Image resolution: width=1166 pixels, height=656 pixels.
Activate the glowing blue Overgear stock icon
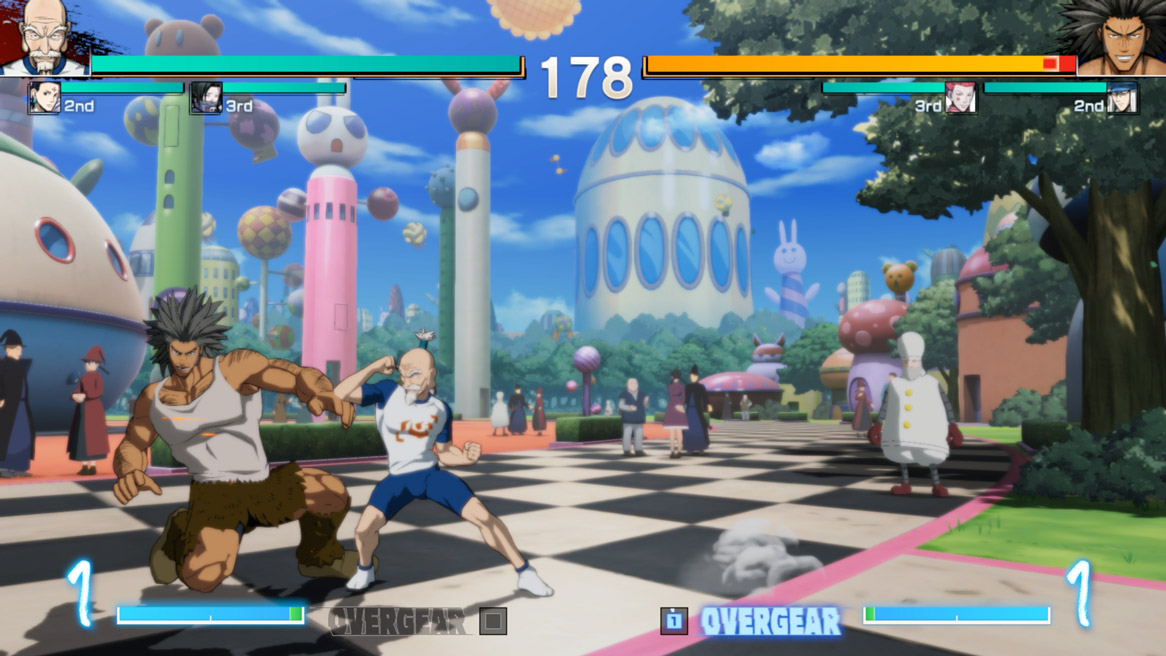[674, 621]
